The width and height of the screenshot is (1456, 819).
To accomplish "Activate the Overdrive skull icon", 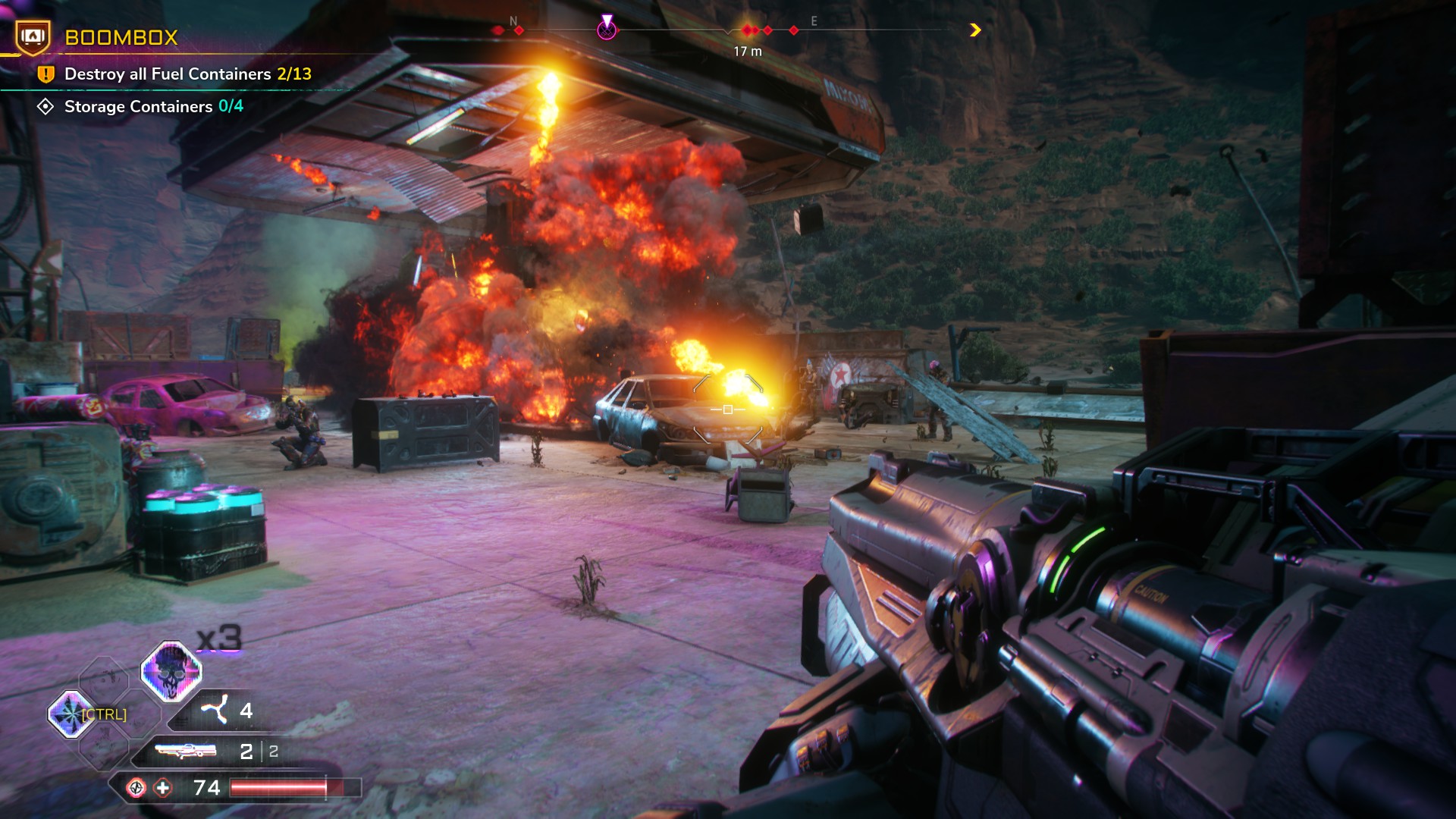I will pyautogui.click(x=171, y=672).
